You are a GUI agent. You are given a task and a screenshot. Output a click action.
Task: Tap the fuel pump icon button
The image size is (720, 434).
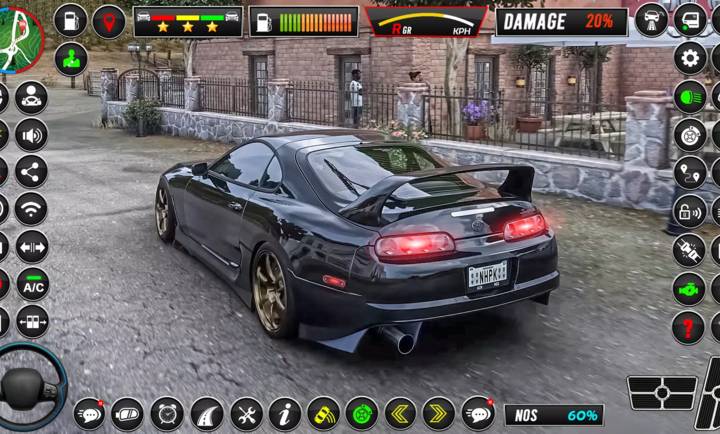click(x=70, y=20)
